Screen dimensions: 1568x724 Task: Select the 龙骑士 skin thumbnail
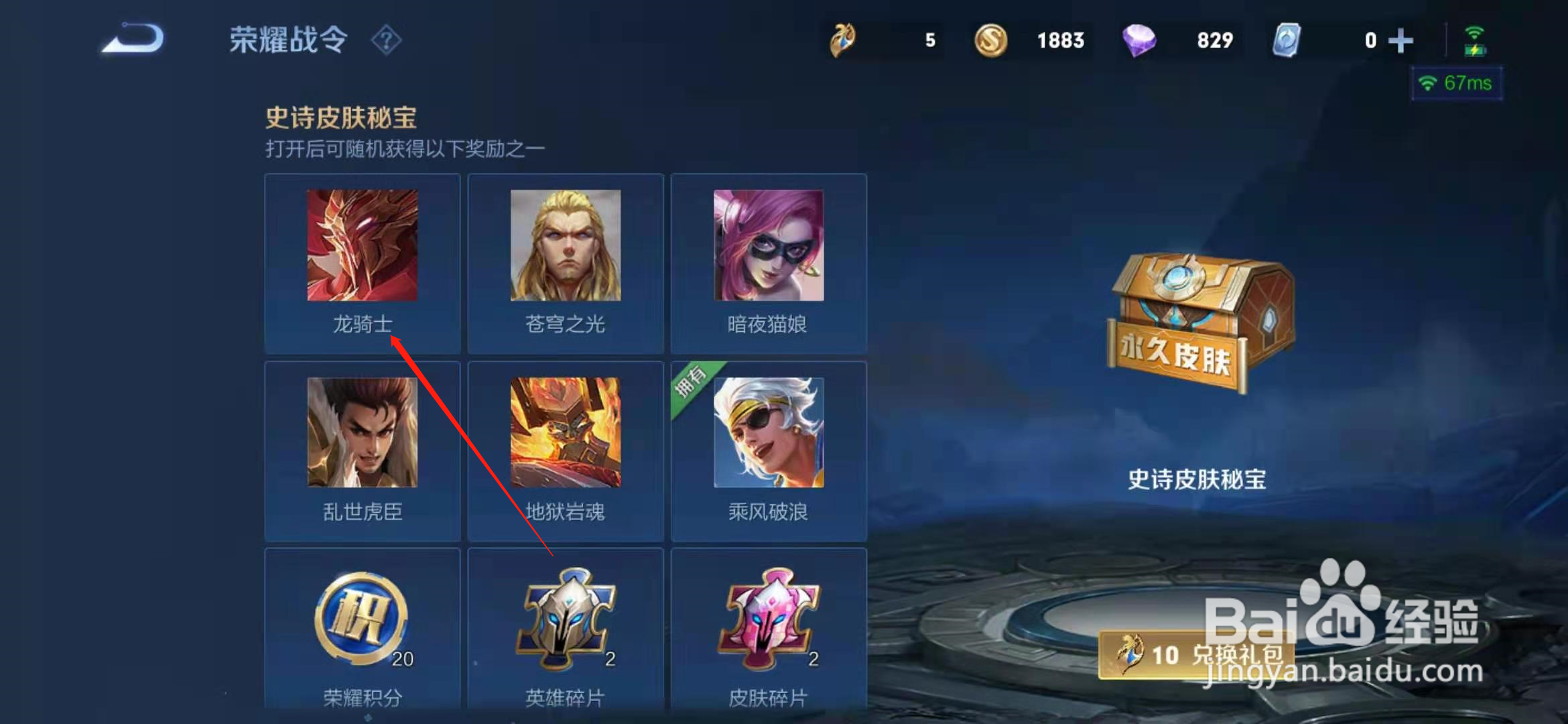click(362, 245)
